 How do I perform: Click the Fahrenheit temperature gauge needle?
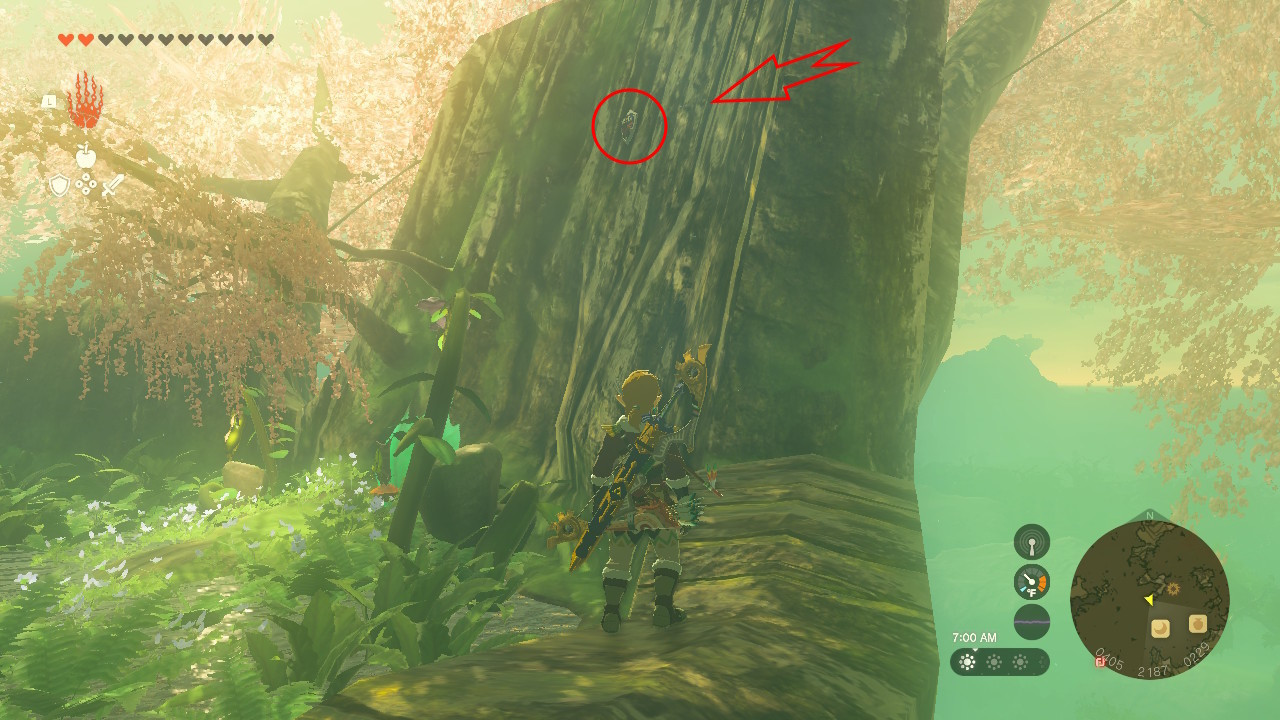[x=1029, y=579]
